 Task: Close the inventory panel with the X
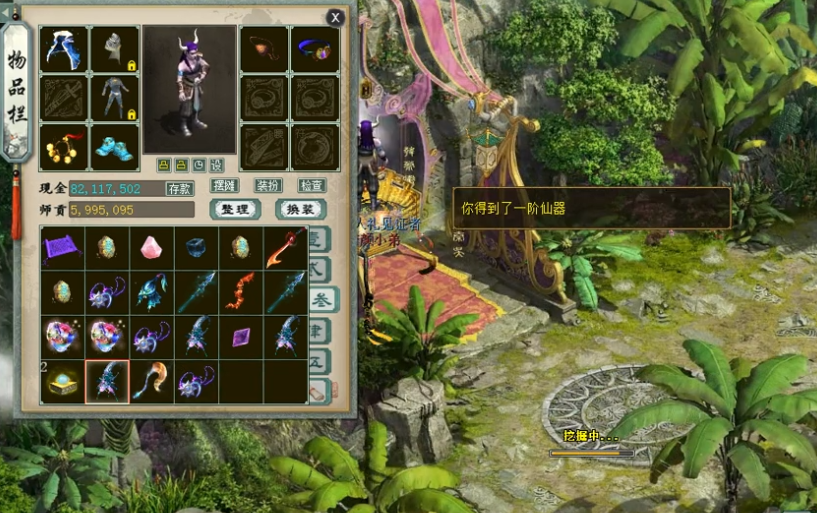336,17
